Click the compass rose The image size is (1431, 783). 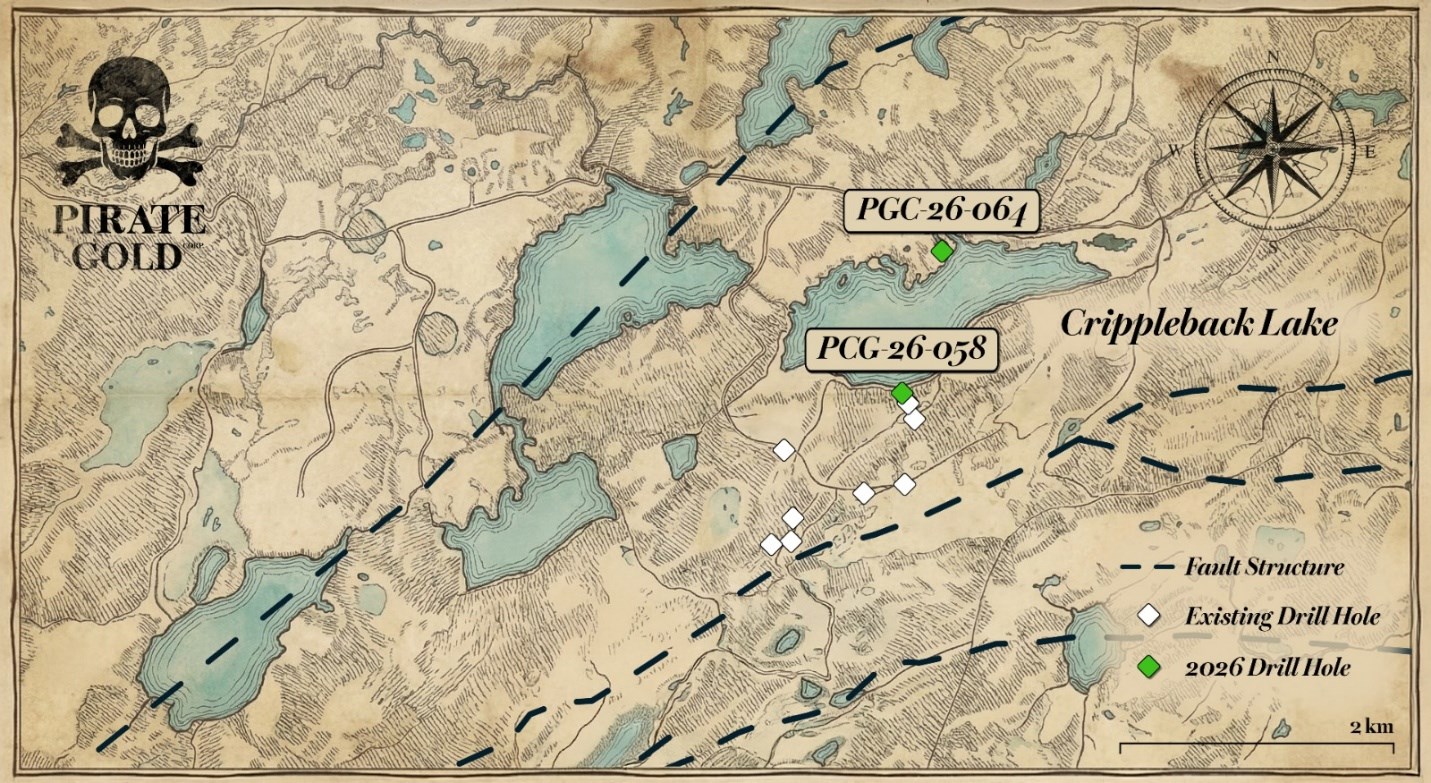[x=1274, y=146]
